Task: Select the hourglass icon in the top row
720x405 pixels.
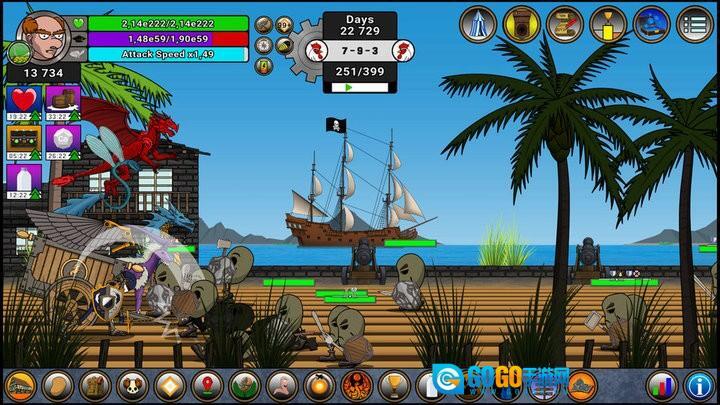Action: (608, 24)
